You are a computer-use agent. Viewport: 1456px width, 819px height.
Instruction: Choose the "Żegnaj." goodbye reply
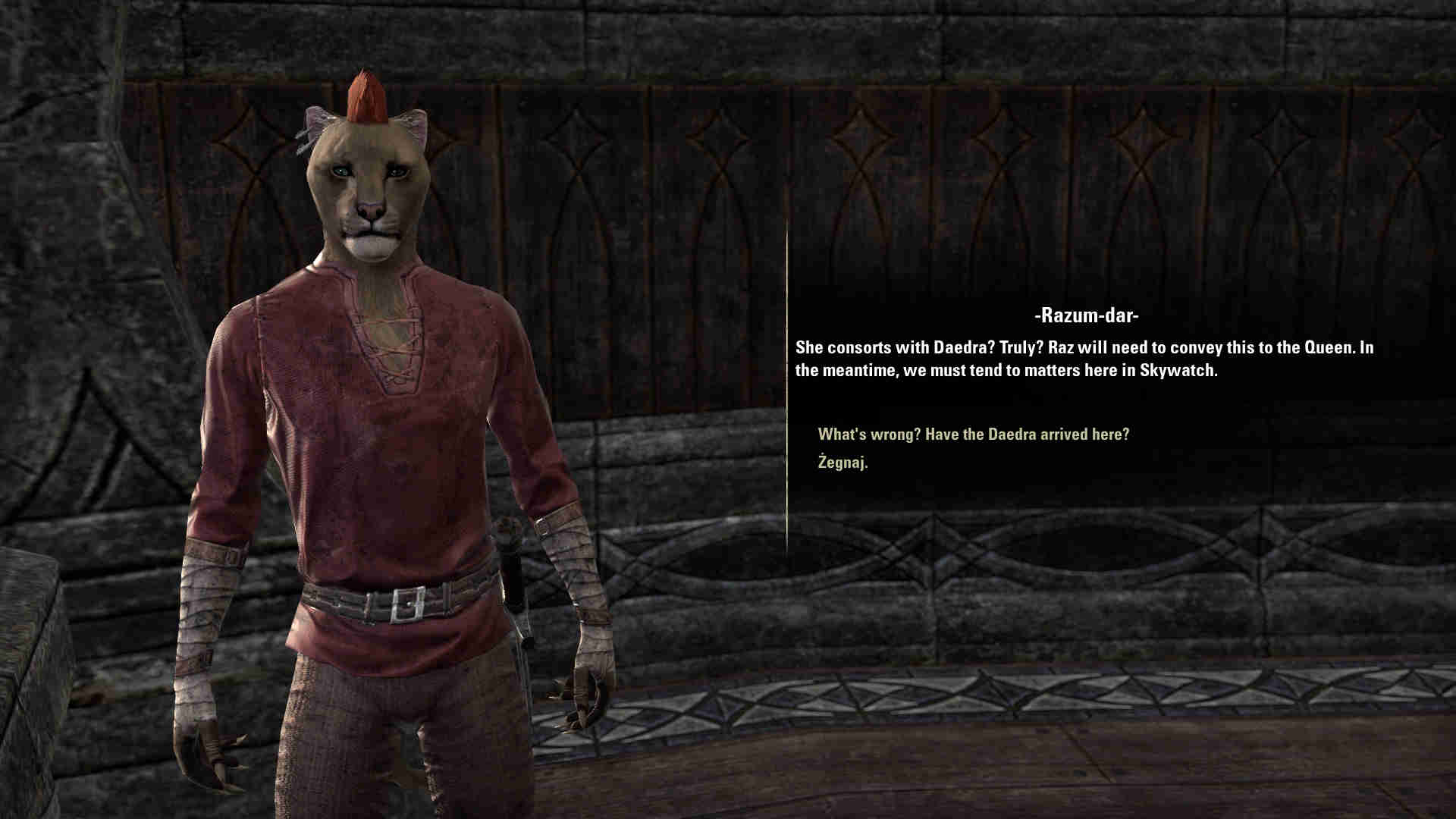point(843,463)
